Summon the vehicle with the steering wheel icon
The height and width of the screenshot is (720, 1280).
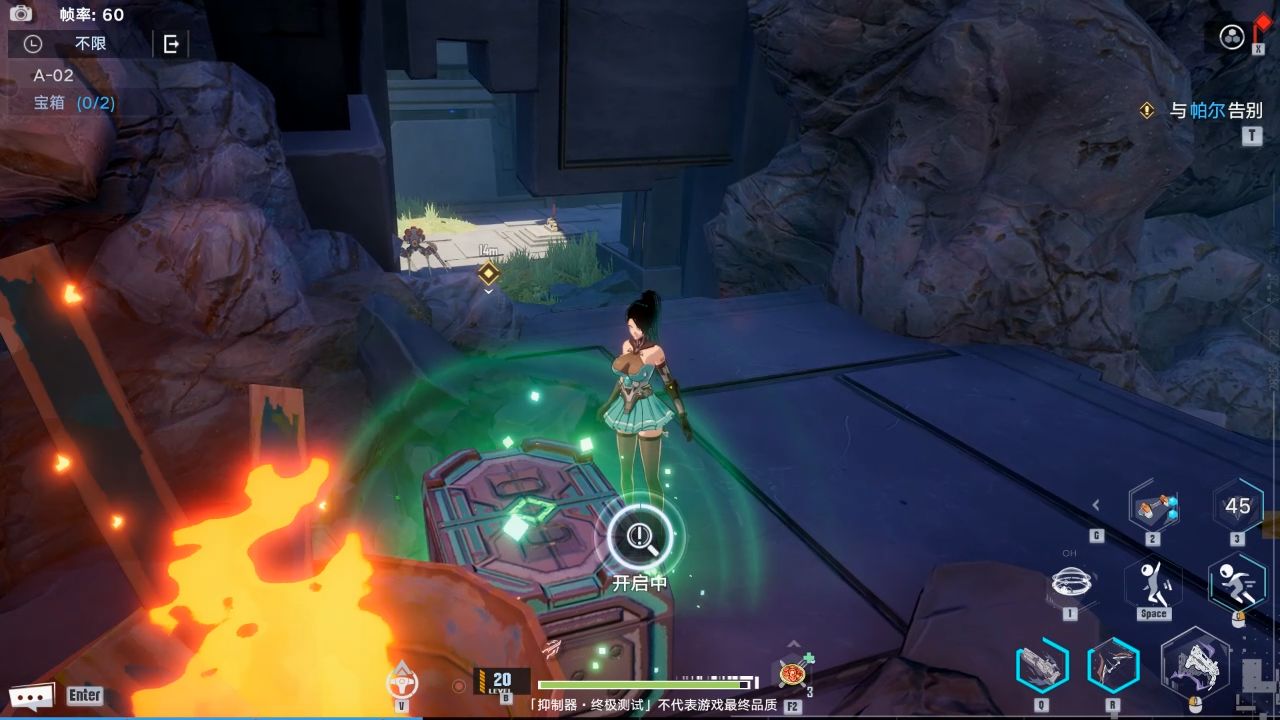[402, 682]
